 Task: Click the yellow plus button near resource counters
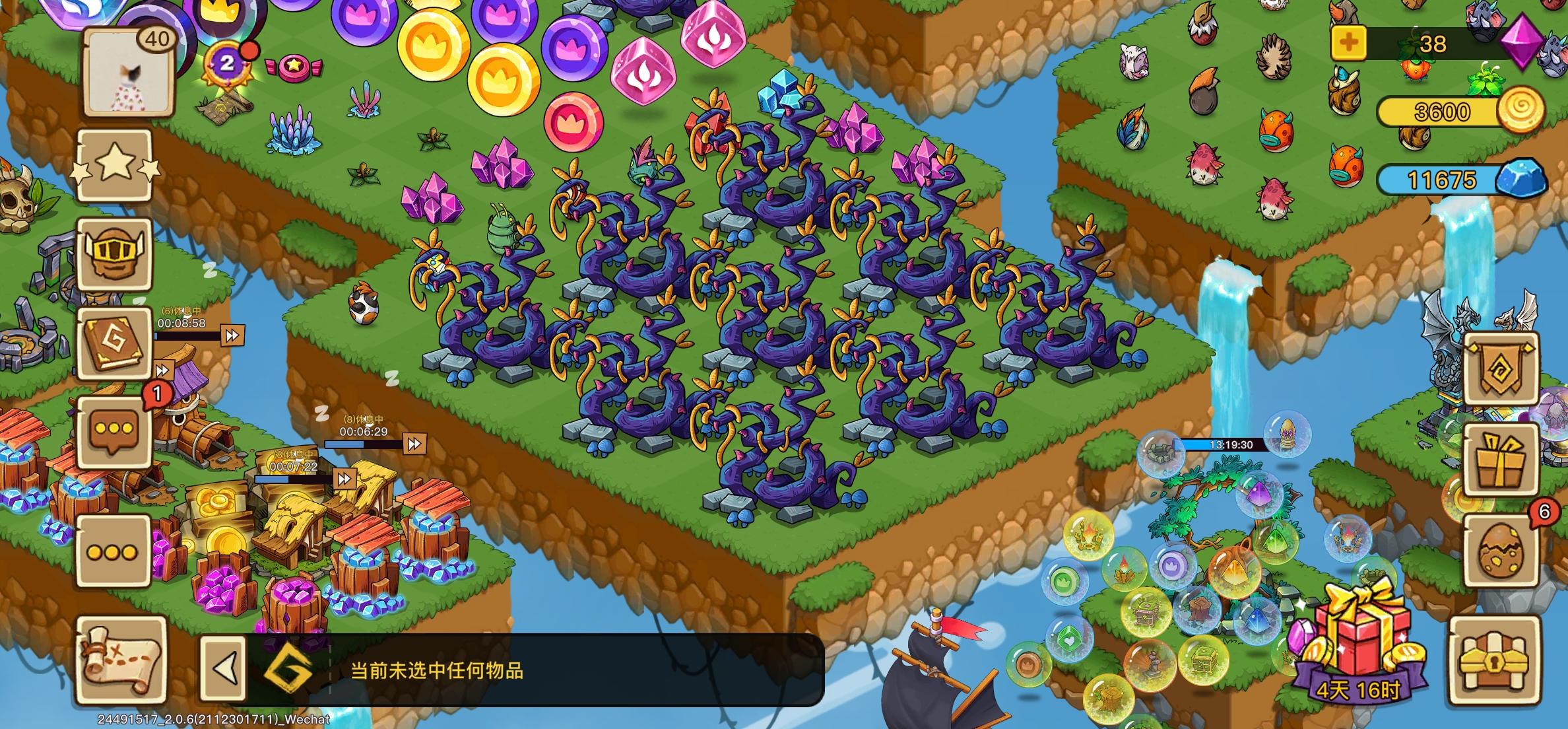click(1350, 42)
